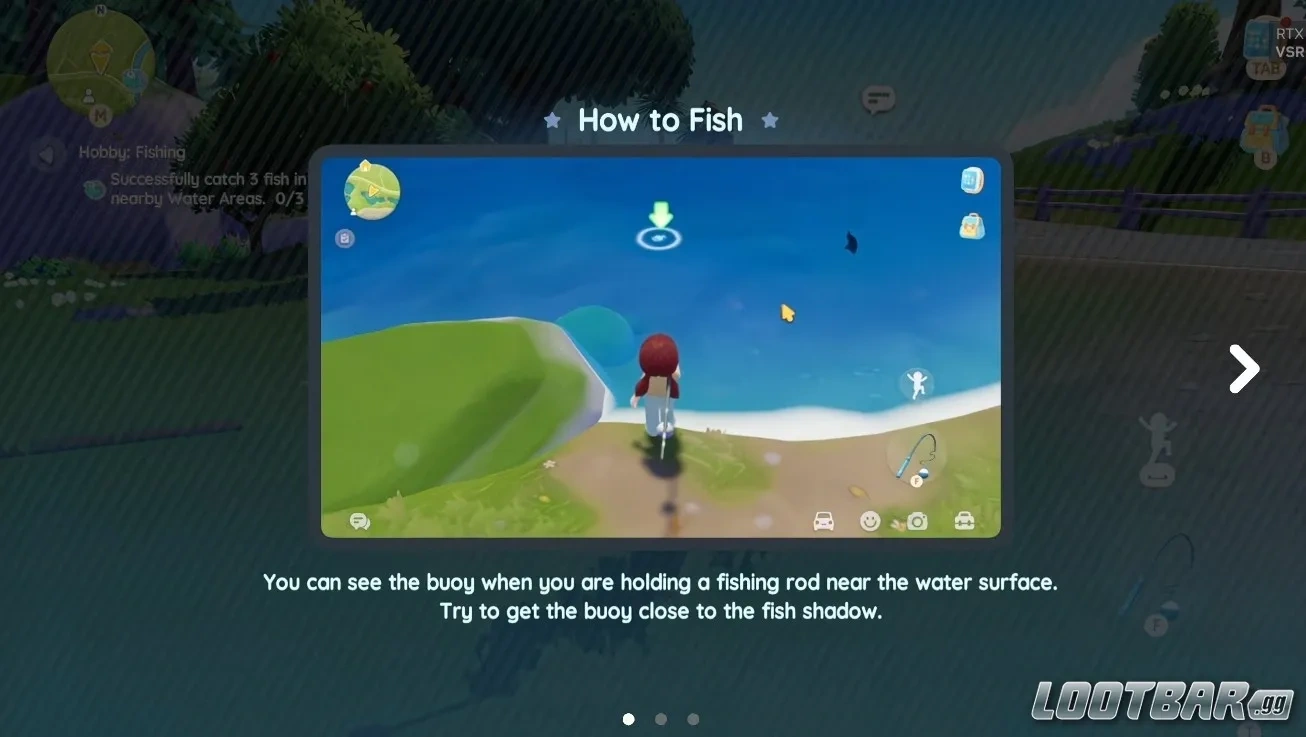Click the speech bubble near the How to Fish title
The height and width of the screenshot is (737, 1306).
pos(877,99)
